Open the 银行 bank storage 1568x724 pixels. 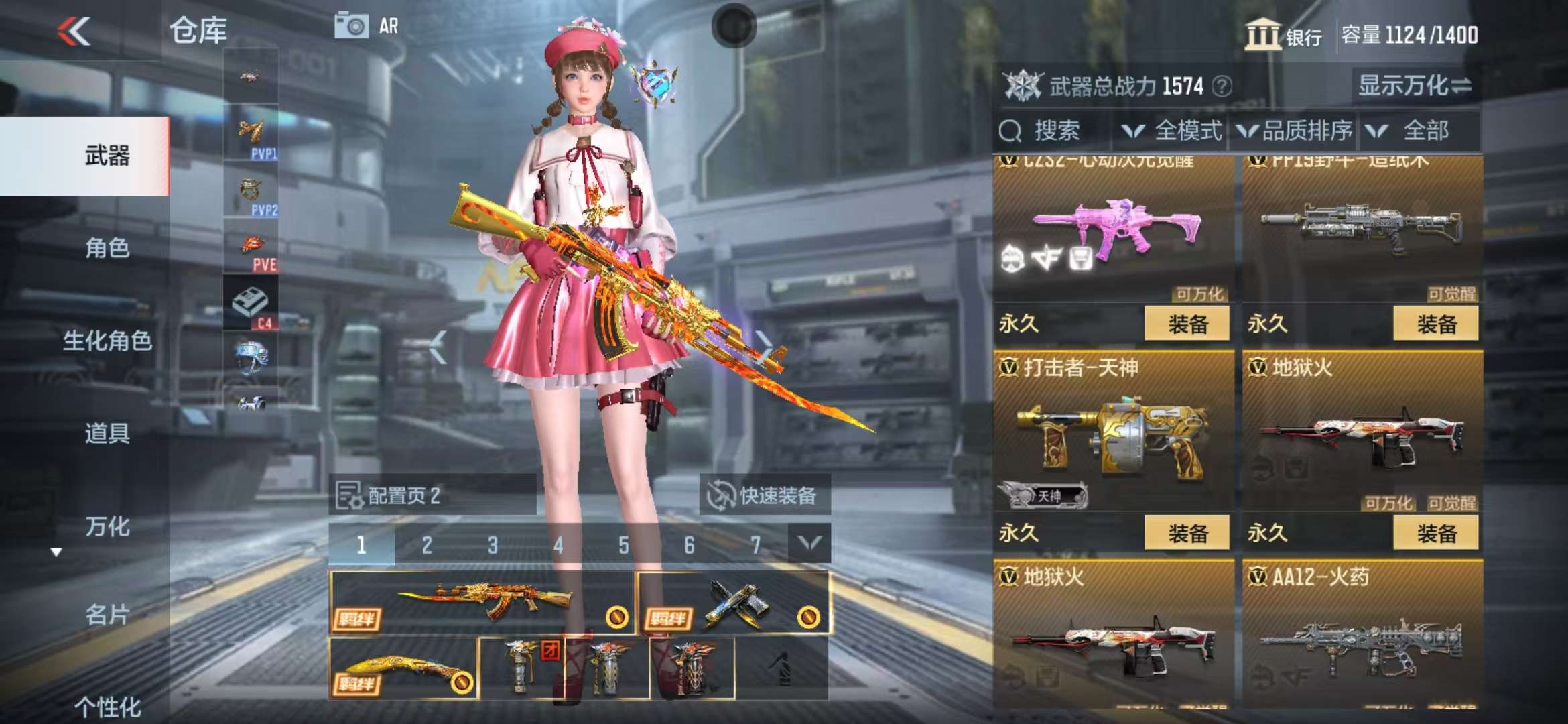1283,35
